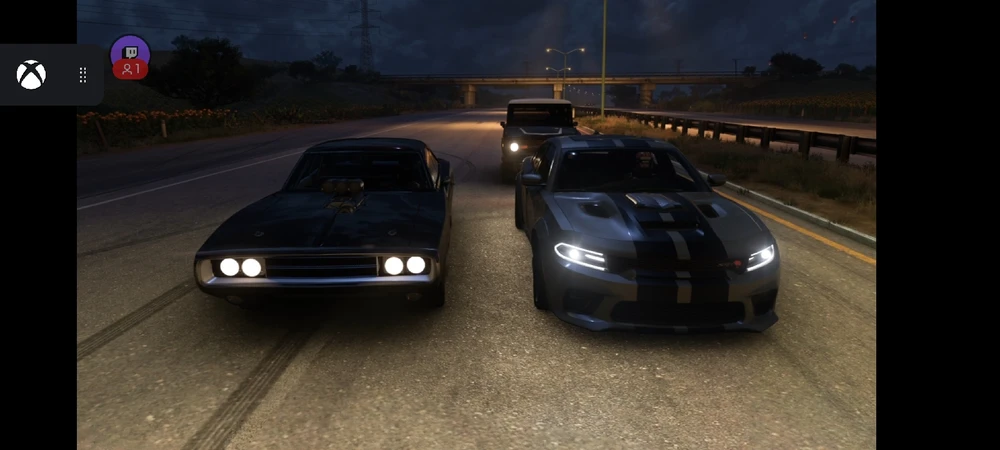Open the Xbox overlay menu
1000x450 pixels.
click(31, 75)
